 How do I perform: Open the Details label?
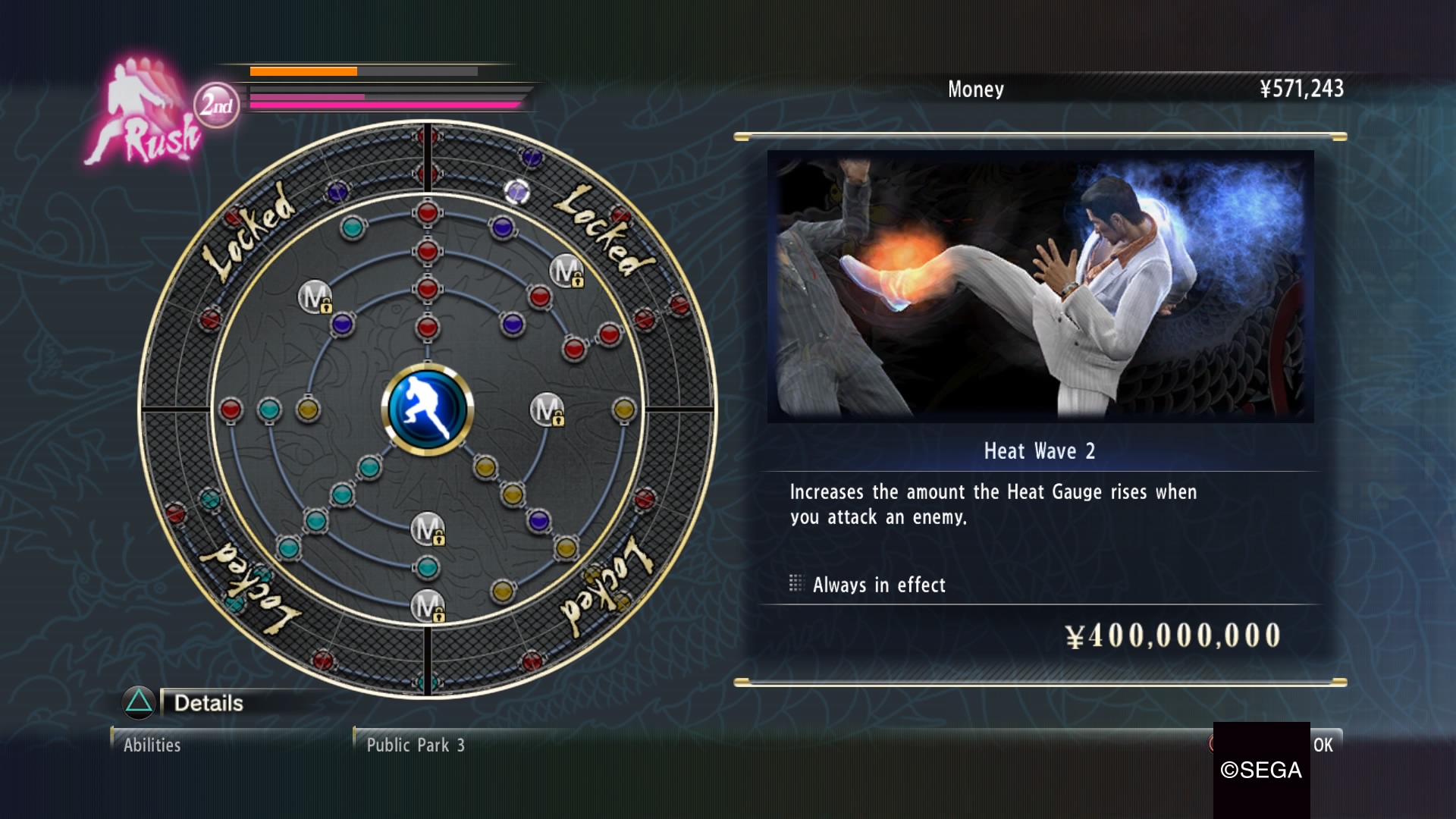click(209, 703)
